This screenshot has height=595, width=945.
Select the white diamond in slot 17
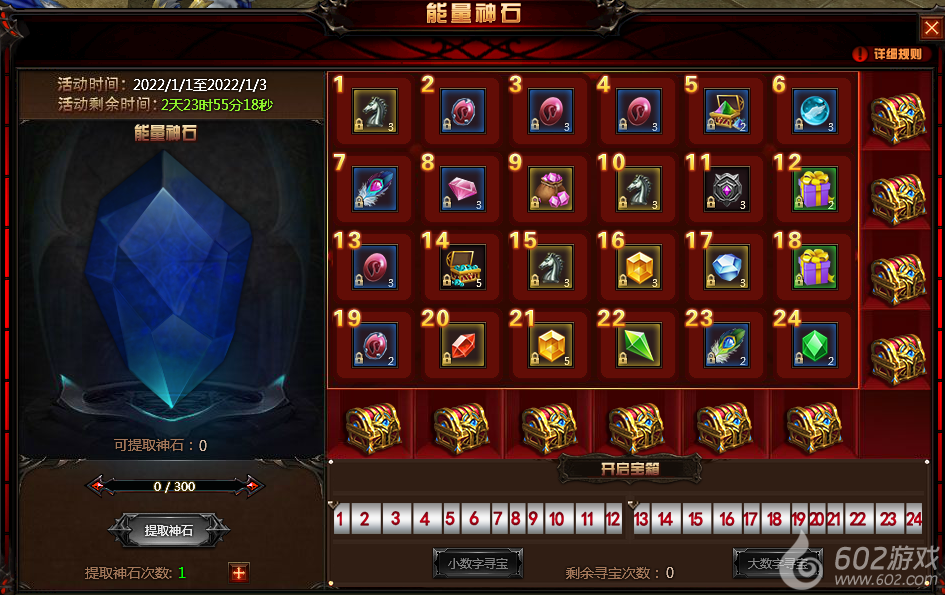click(x=727, y=266)
